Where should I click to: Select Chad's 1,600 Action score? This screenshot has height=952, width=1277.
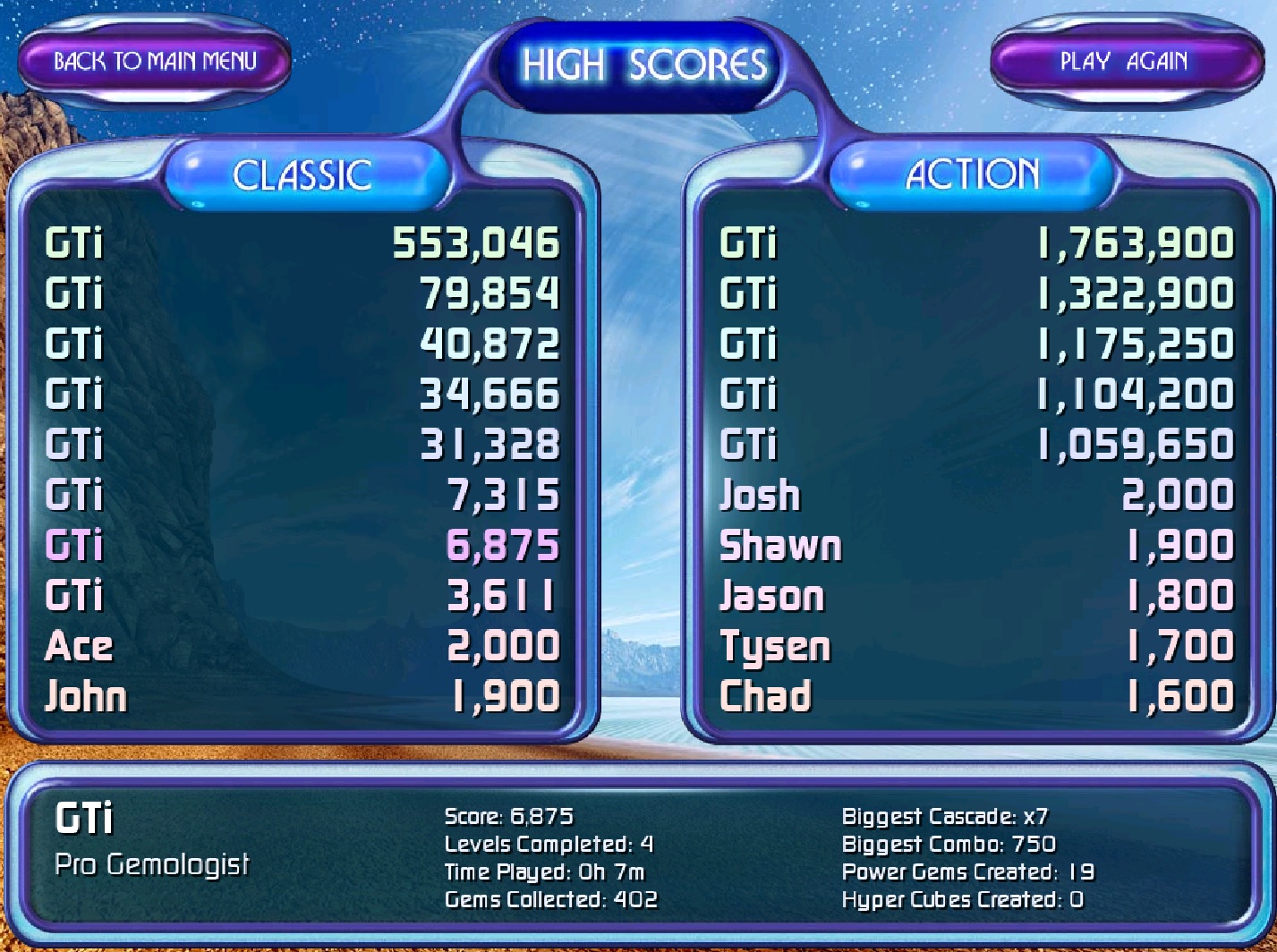pyautogui.click(x=976, y=696)
